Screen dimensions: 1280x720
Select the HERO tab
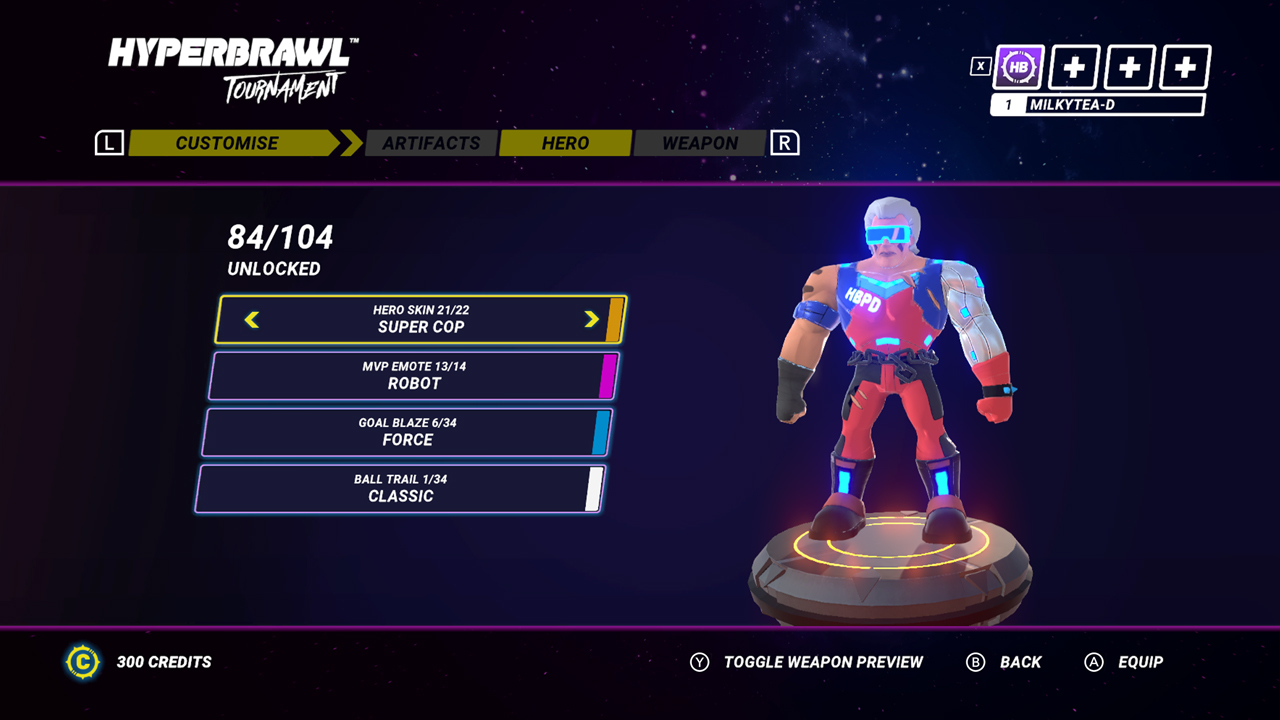pyautogui.click(x=565, y=143)
